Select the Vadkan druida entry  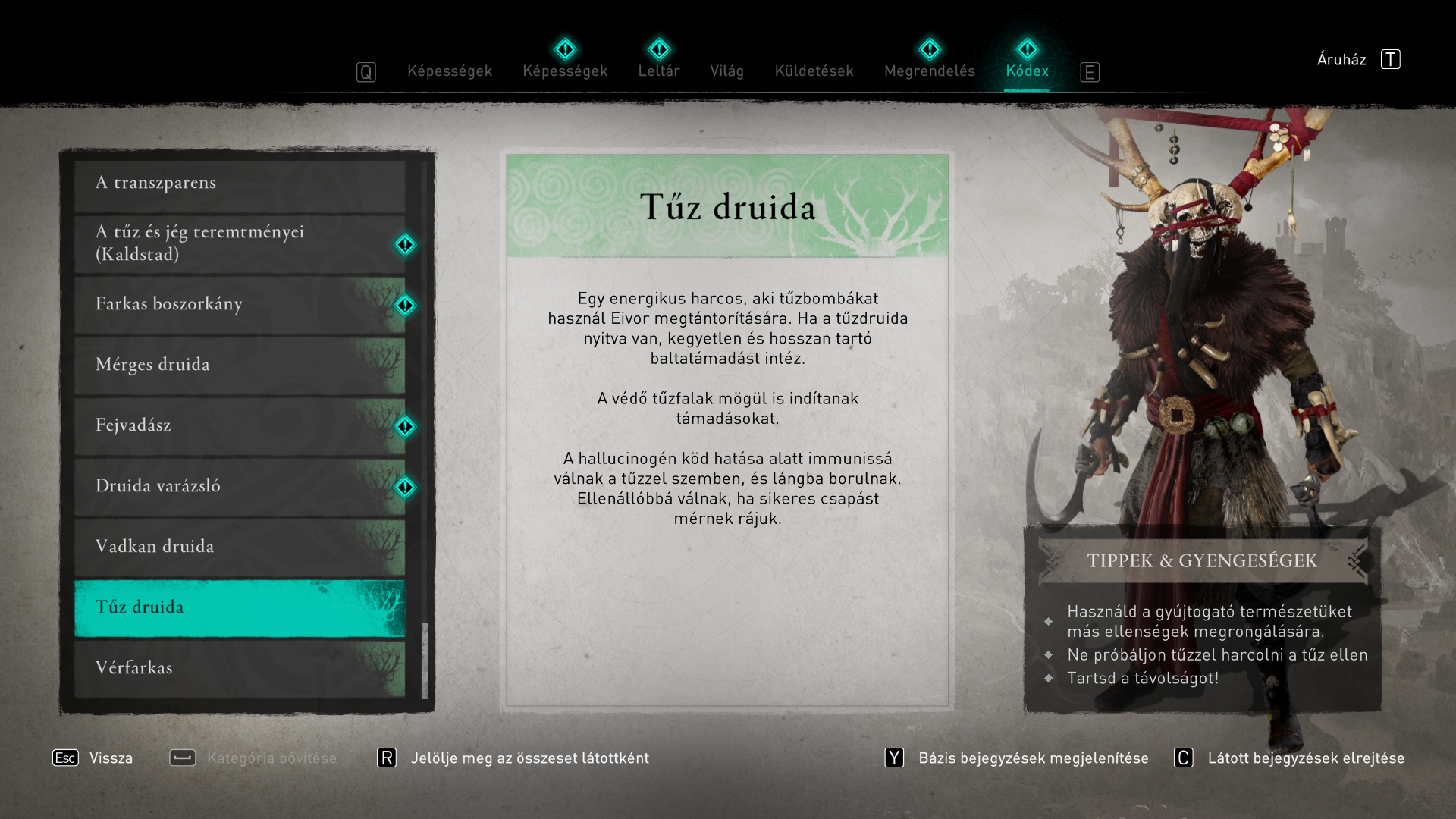coord(240,547)
